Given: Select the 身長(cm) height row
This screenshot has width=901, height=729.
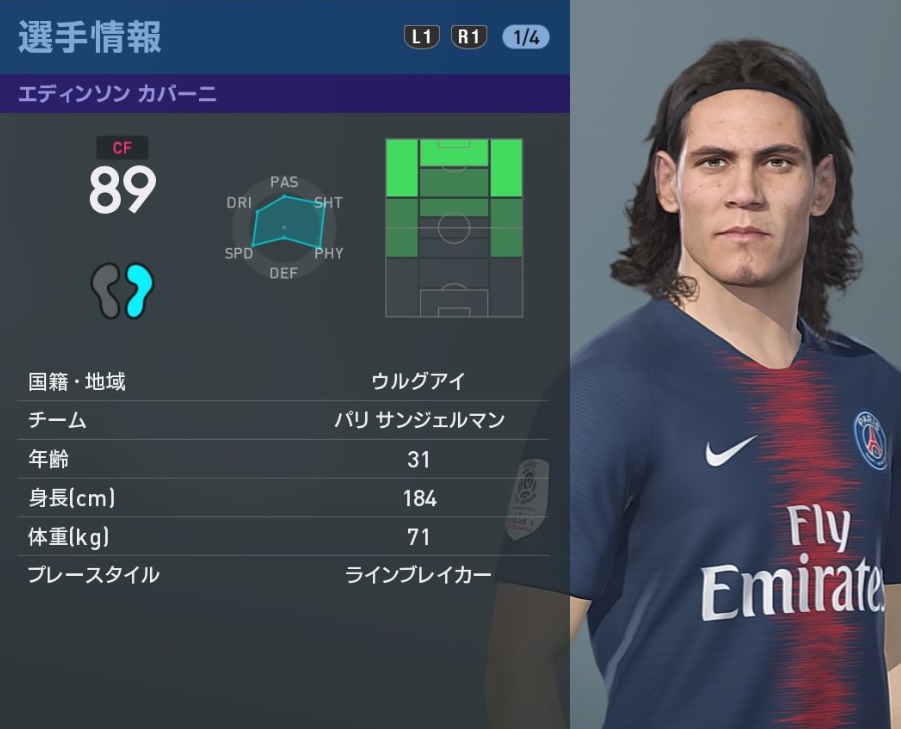Looking at the screenshot, I should 285,497.
